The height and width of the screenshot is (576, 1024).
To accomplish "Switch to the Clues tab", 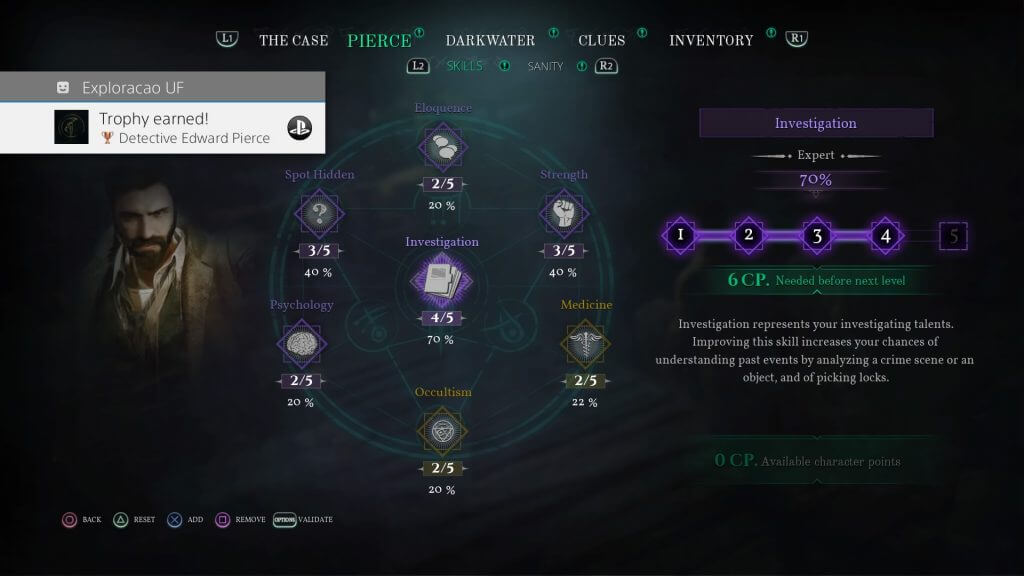I will click(x=601, y=40).
